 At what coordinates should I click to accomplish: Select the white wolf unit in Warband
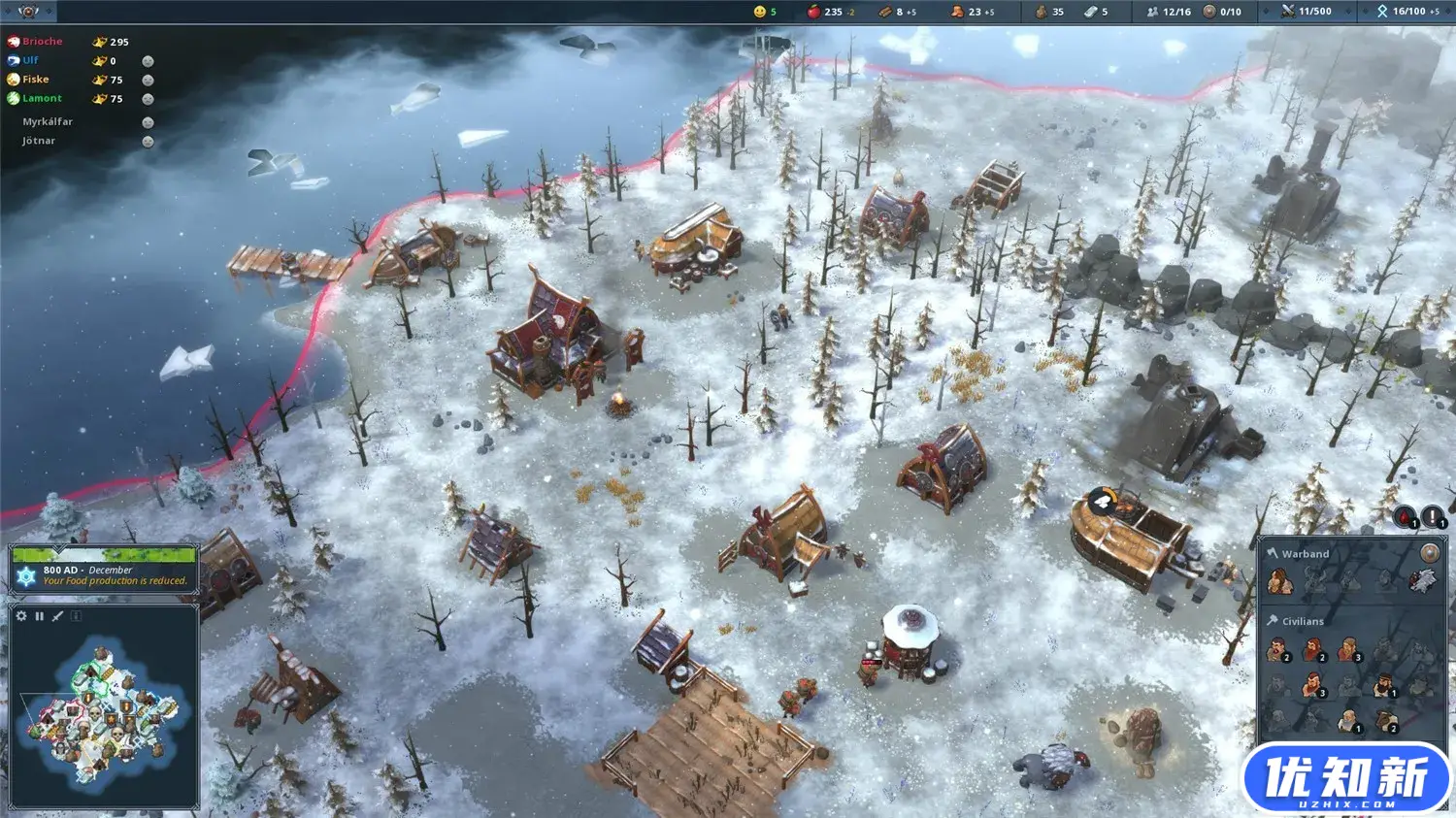(1421, 581)
